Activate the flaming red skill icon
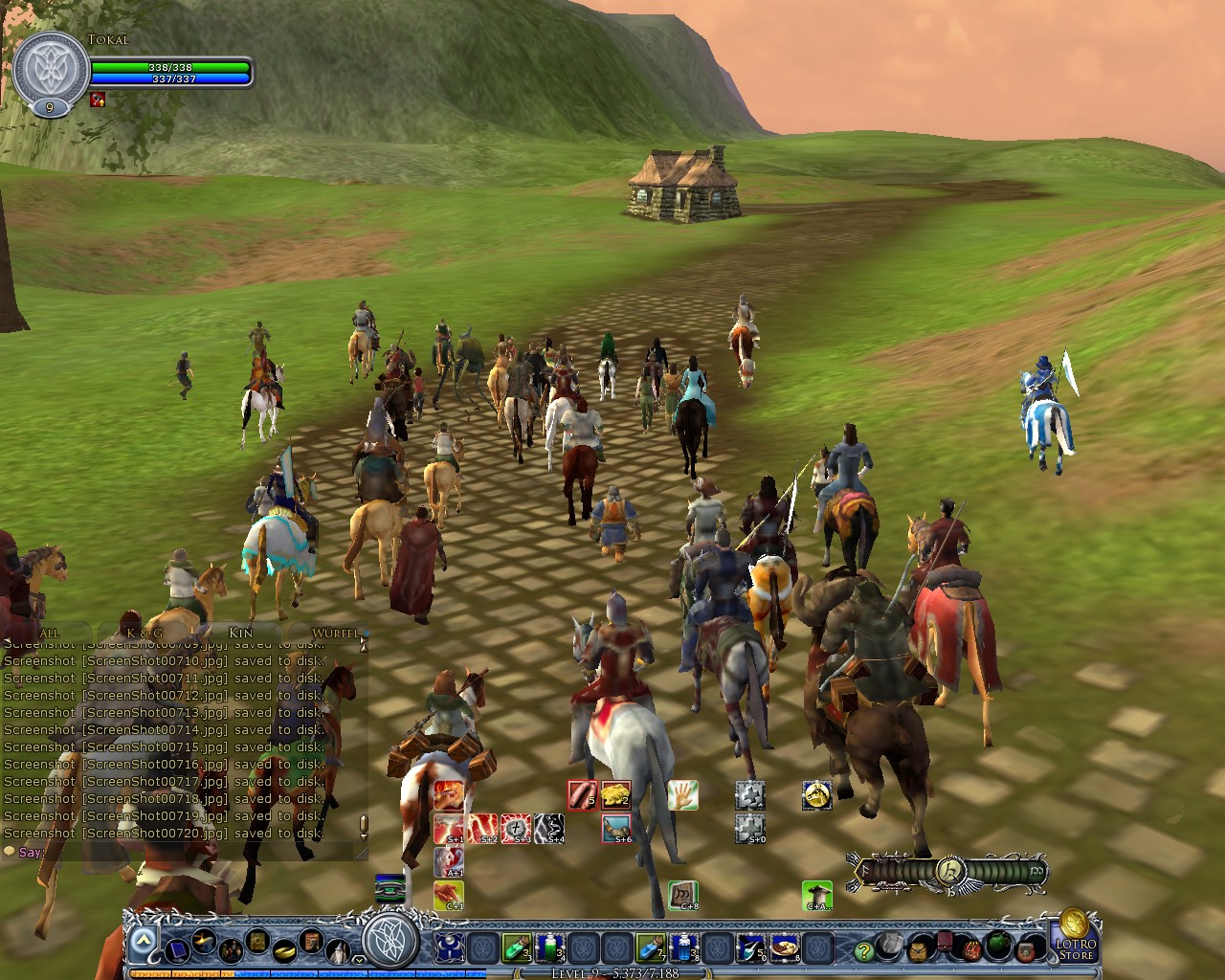 tap(447, 793)
